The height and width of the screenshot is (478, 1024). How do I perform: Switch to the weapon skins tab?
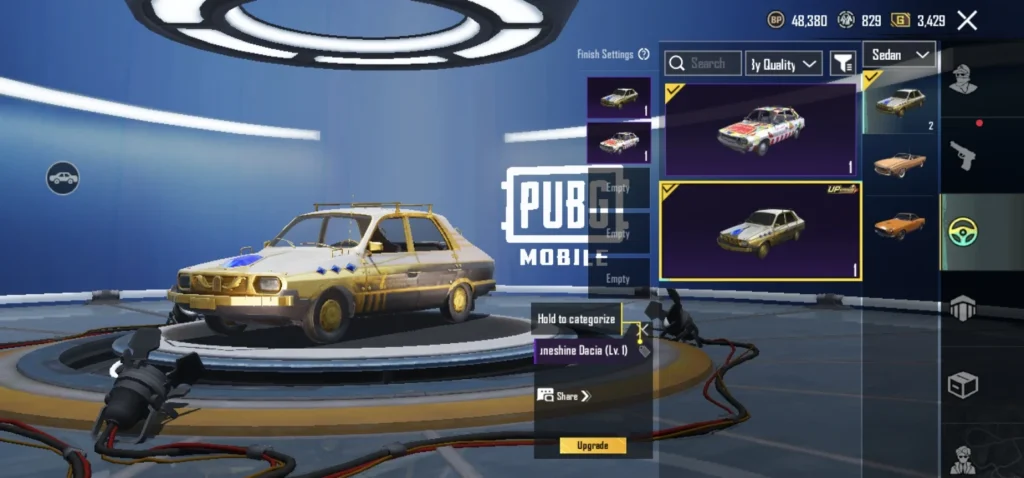(963, 155)
